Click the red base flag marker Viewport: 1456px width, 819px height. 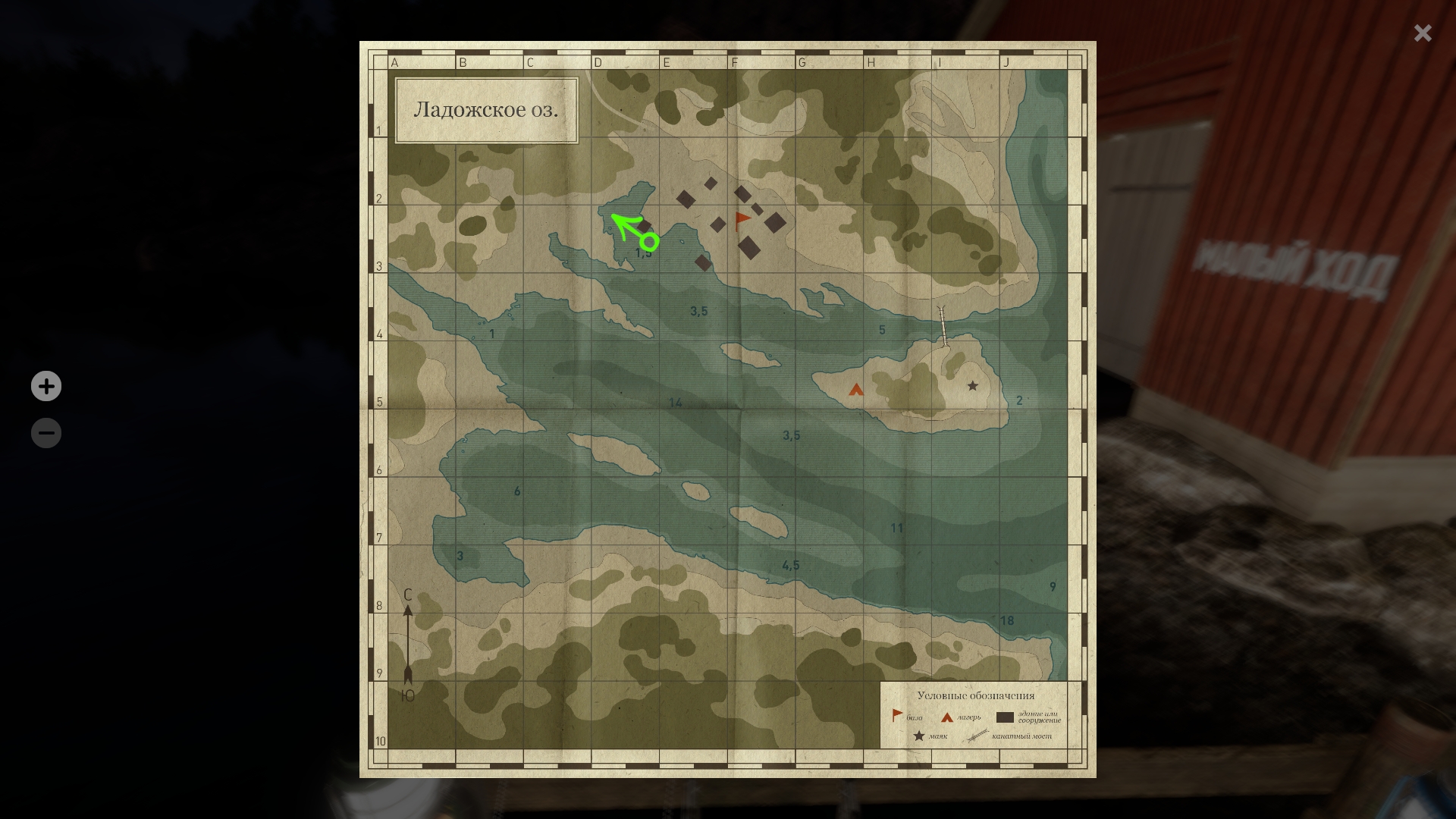(742, 221)
